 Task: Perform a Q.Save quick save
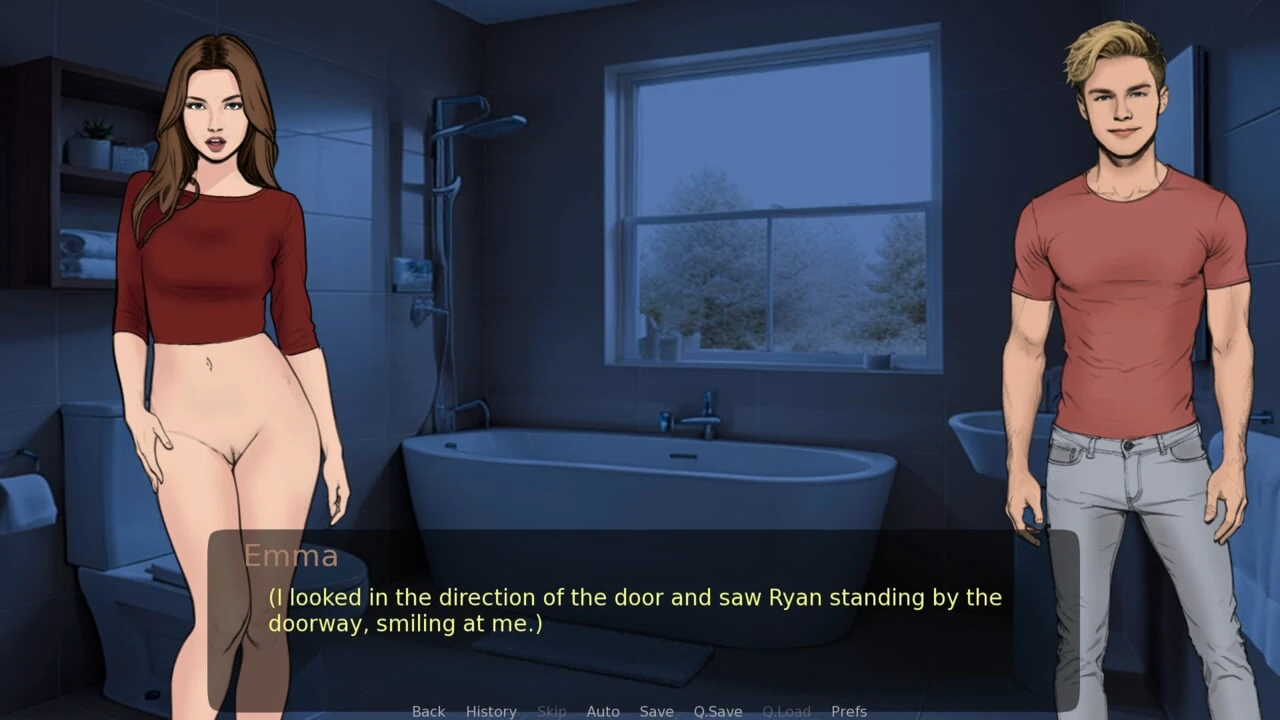point(718,711)
